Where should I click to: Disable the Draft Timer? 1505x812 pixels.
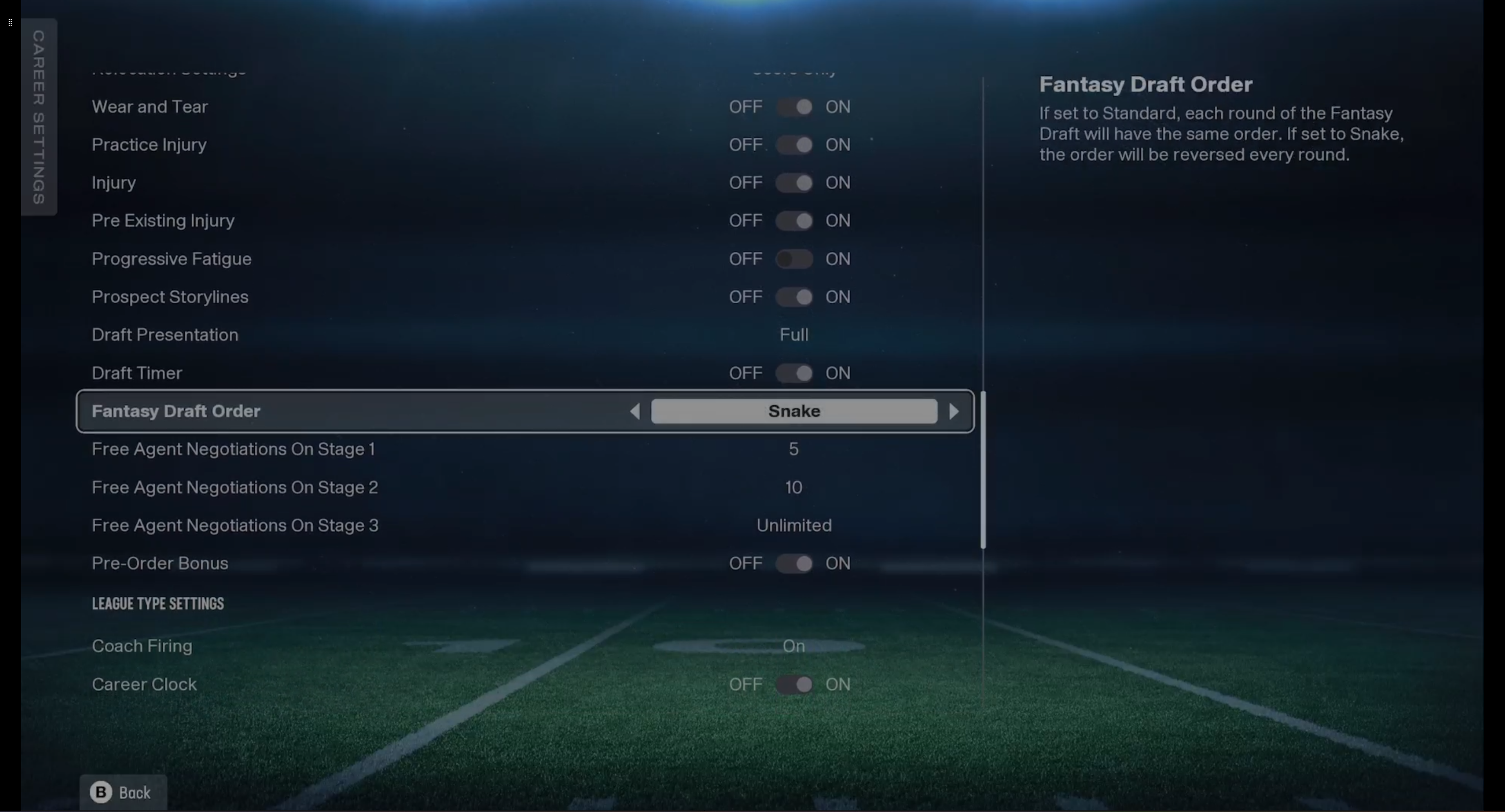795,373
